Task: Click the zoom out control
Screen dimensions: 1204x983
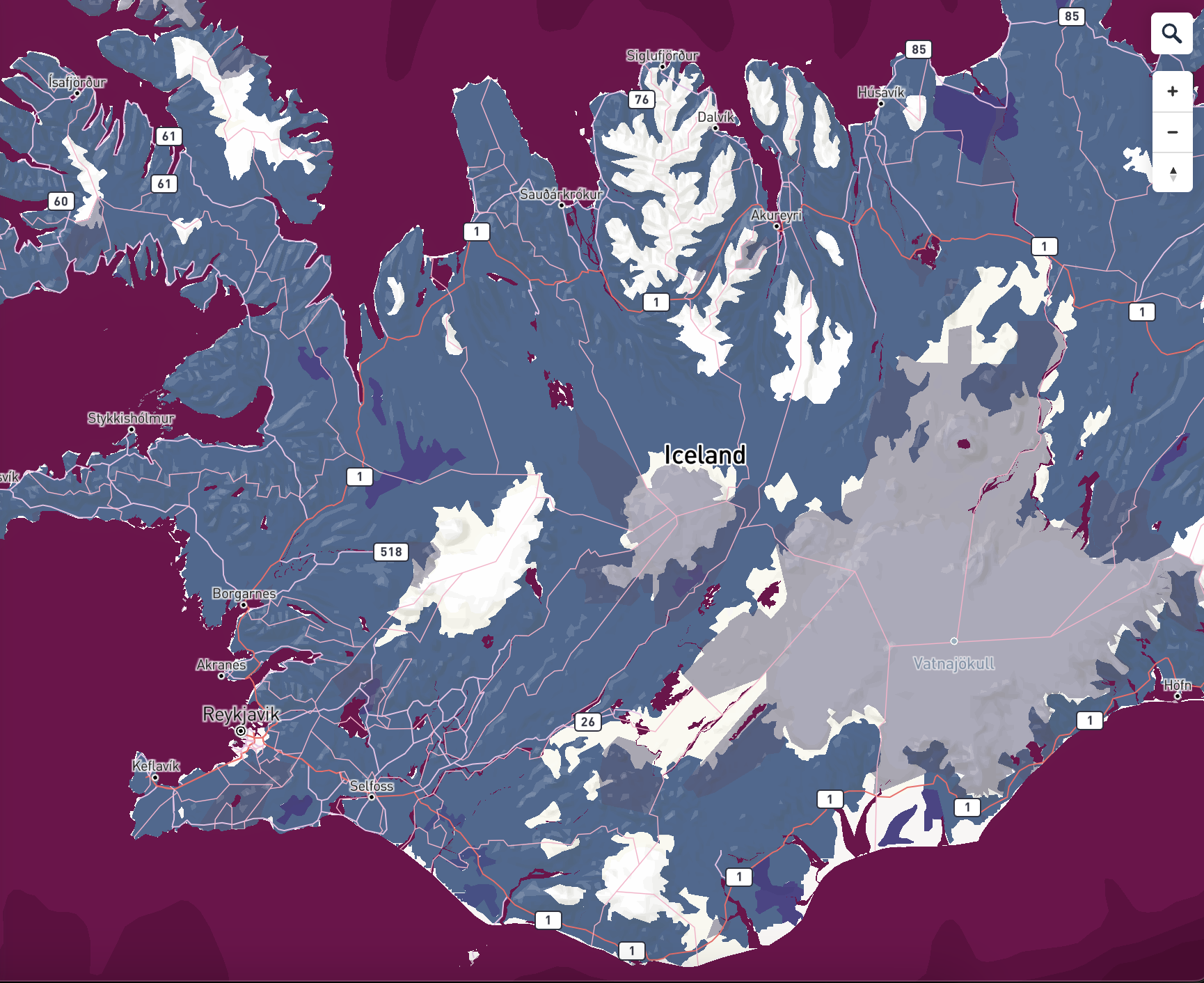Action: (1172, 131)
